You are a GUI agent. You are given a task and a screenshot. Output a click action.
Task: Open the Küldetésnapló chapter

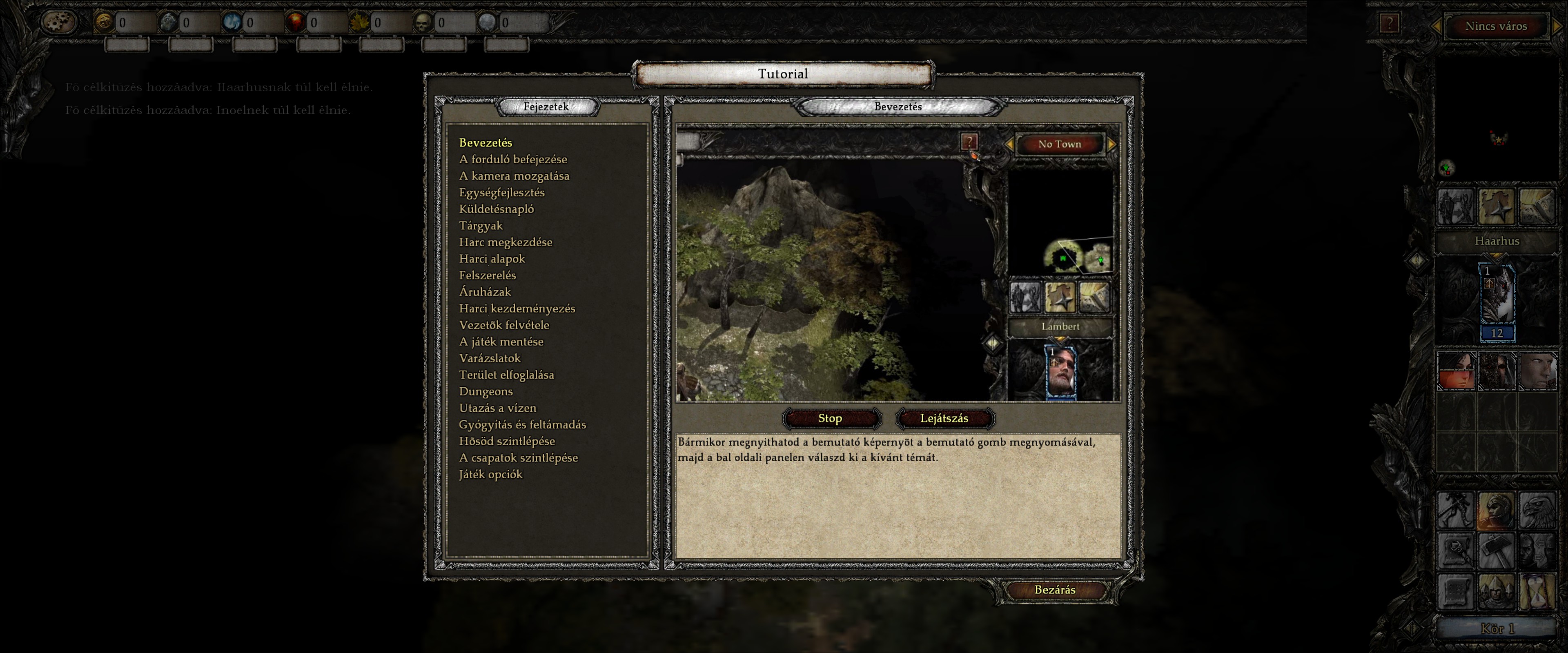point(496,209)
